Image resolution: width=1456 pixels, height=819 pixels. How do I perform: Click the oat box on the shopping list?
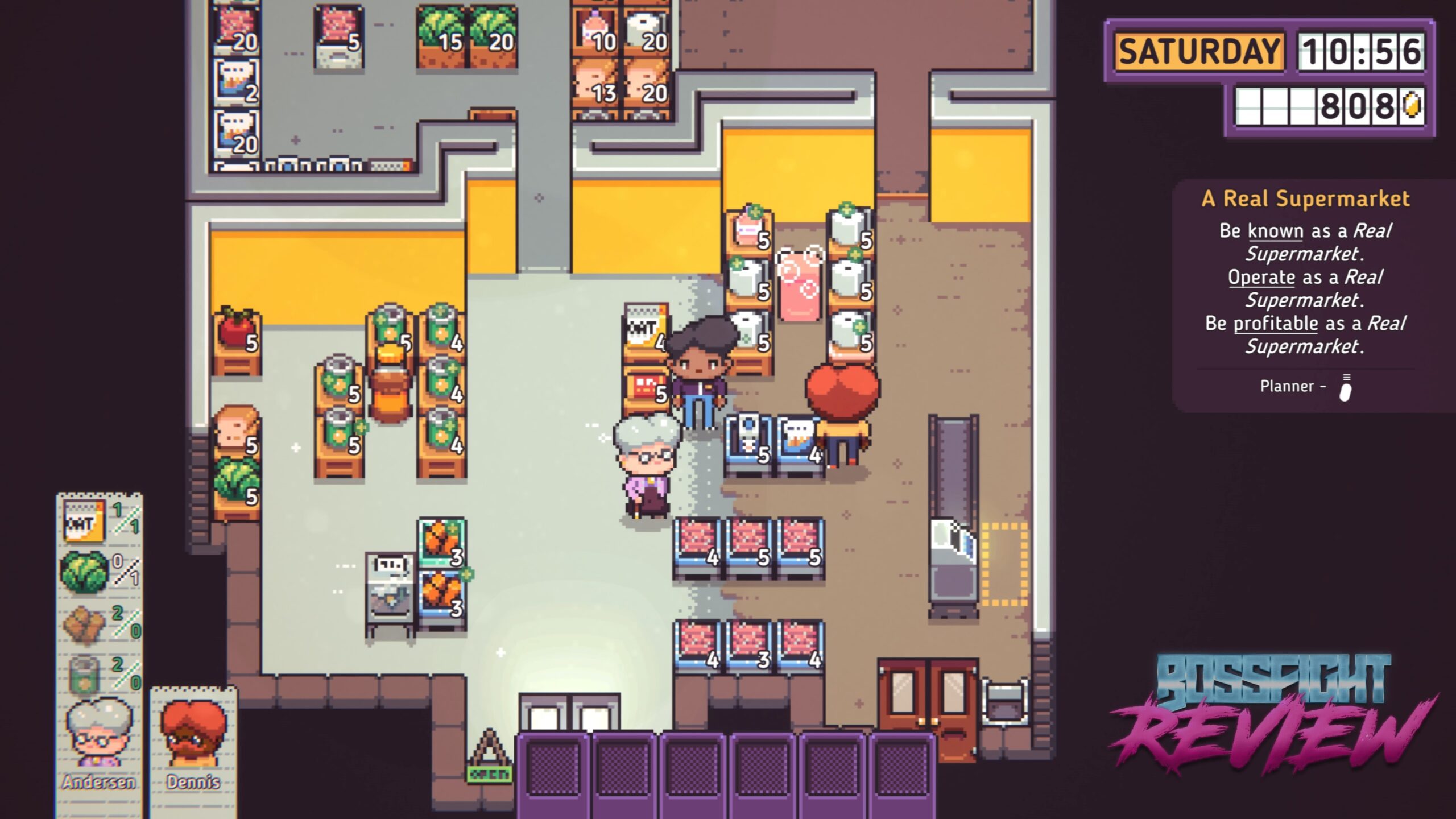[x=84, y=520]
